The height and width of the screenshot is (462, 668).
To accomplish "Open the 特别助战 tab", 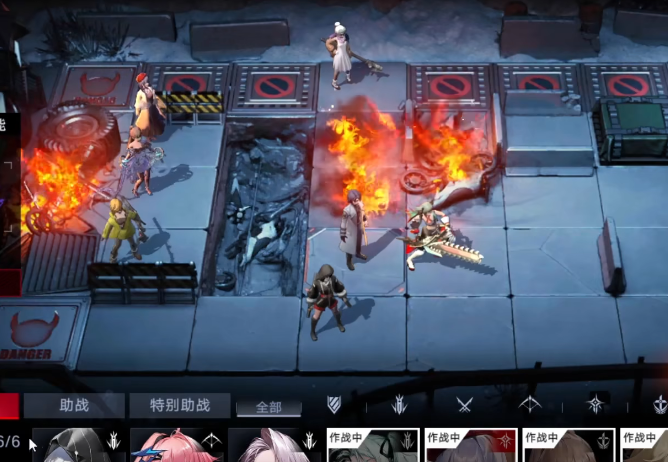I will 180,405.
